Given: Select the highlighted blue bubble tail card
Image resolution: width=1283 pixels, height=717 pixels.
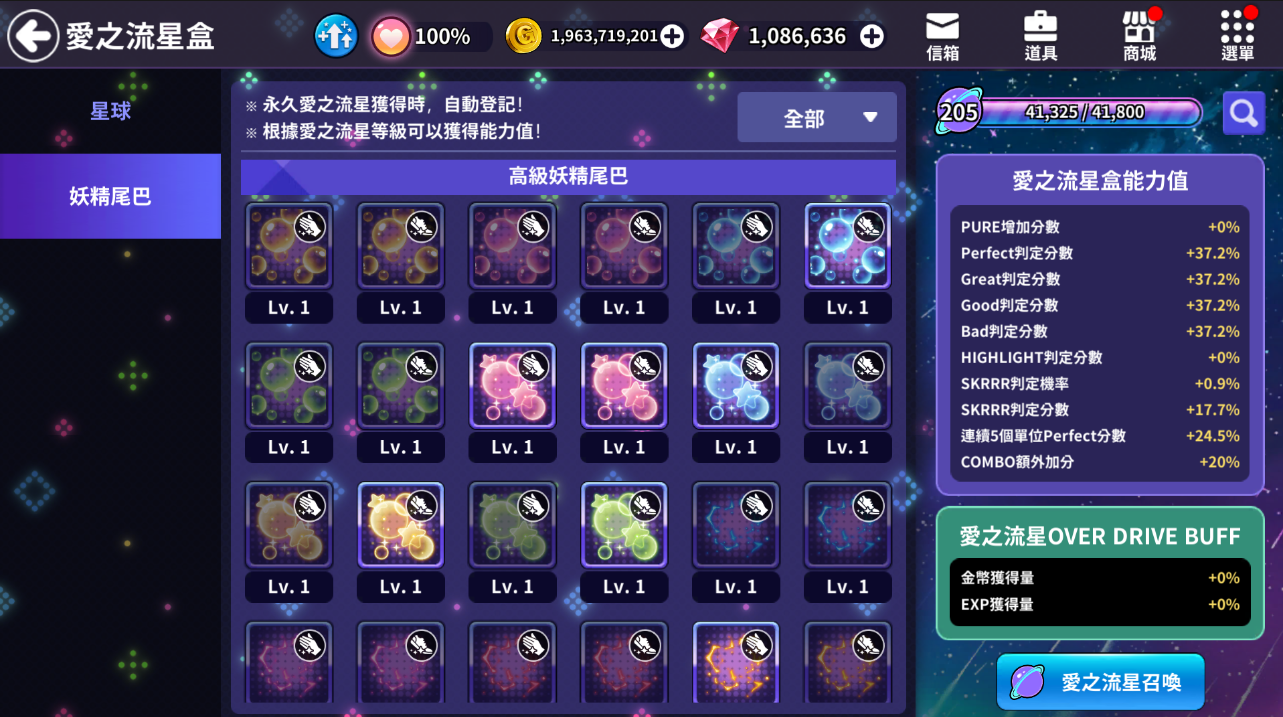Looking at the screenshot, I should [x=847, y=246].
